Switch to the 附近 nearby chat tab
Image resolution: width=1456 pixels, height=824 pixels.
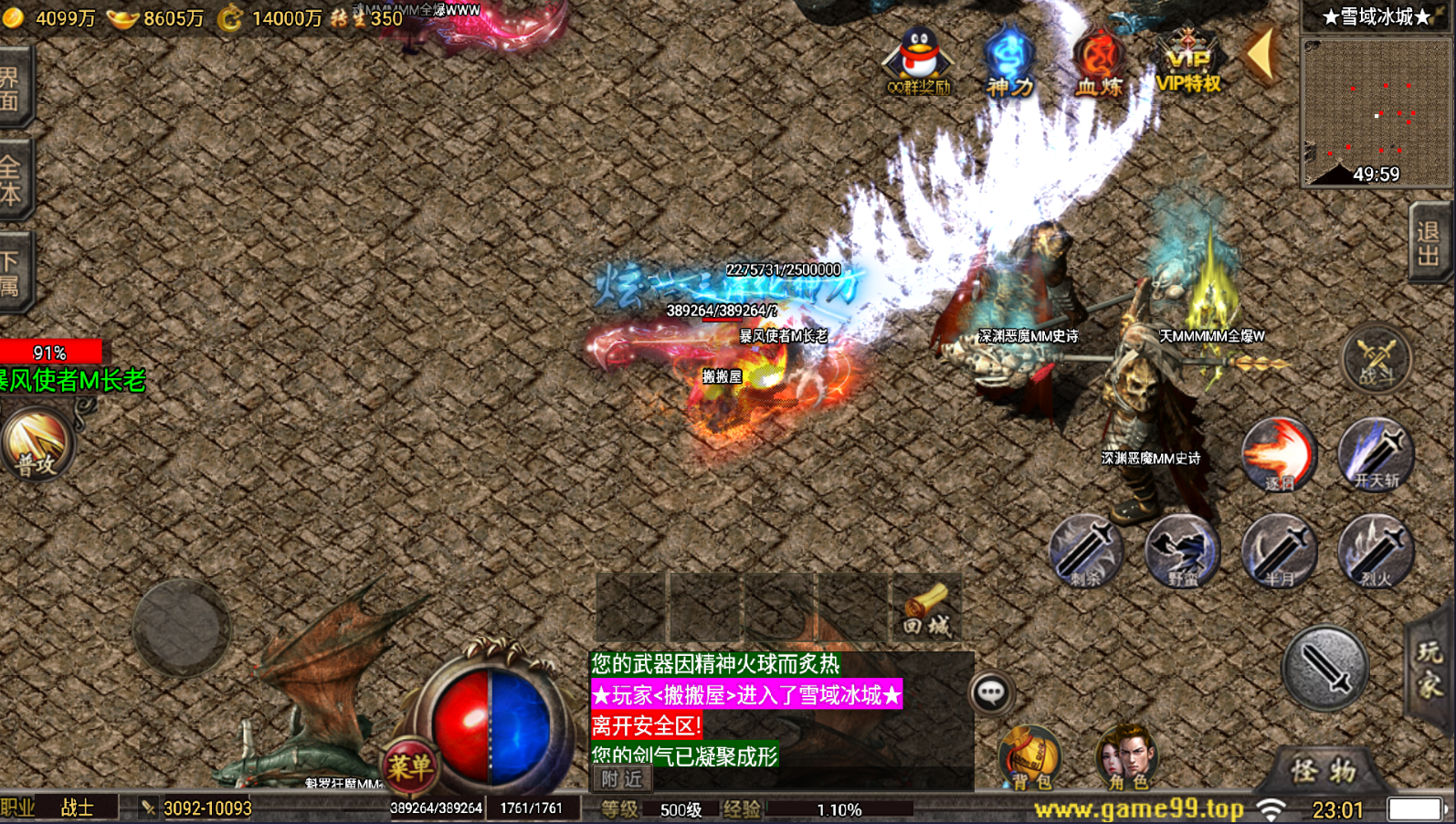tap(622, 779)
